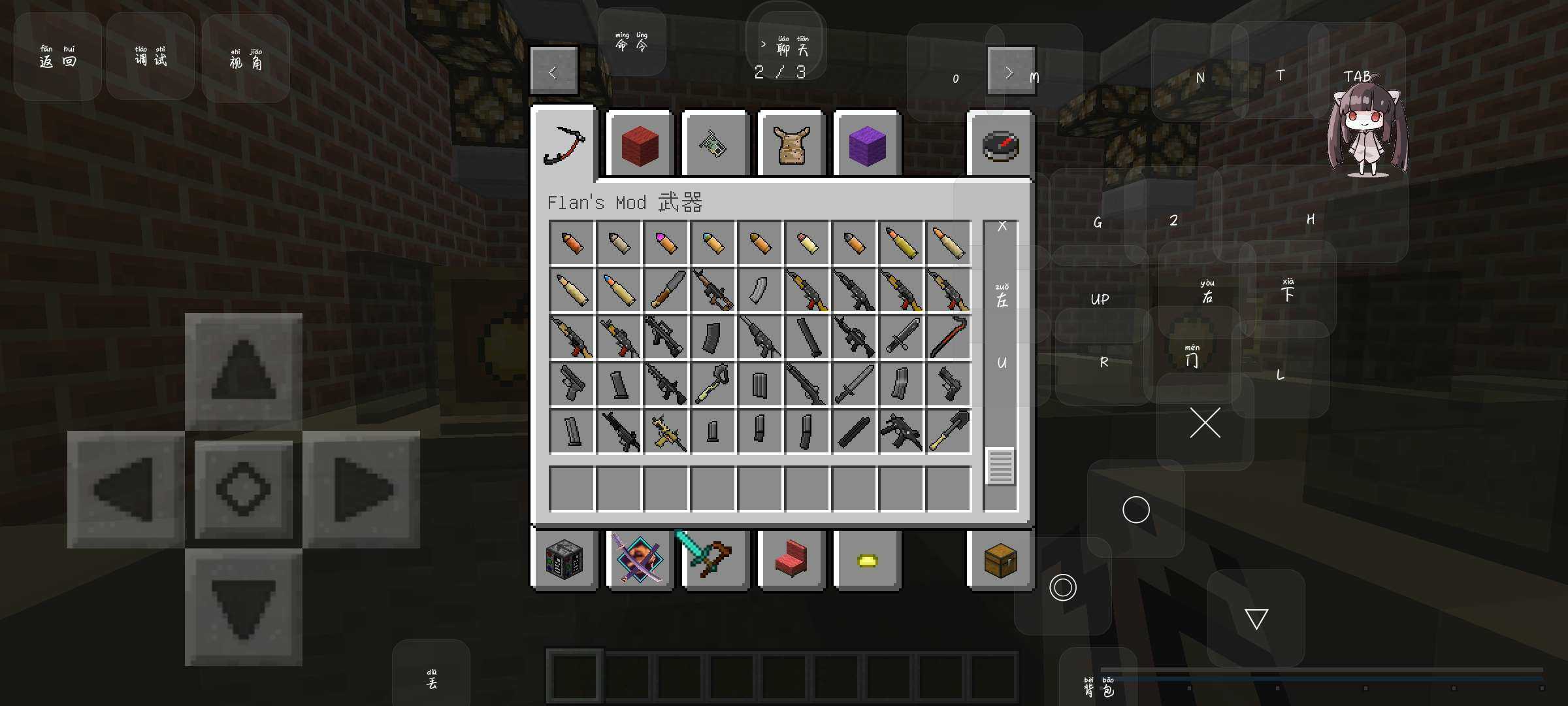Choose the gold-plated gun item
The image size is (1568, 706).
(x=666, y=431)
